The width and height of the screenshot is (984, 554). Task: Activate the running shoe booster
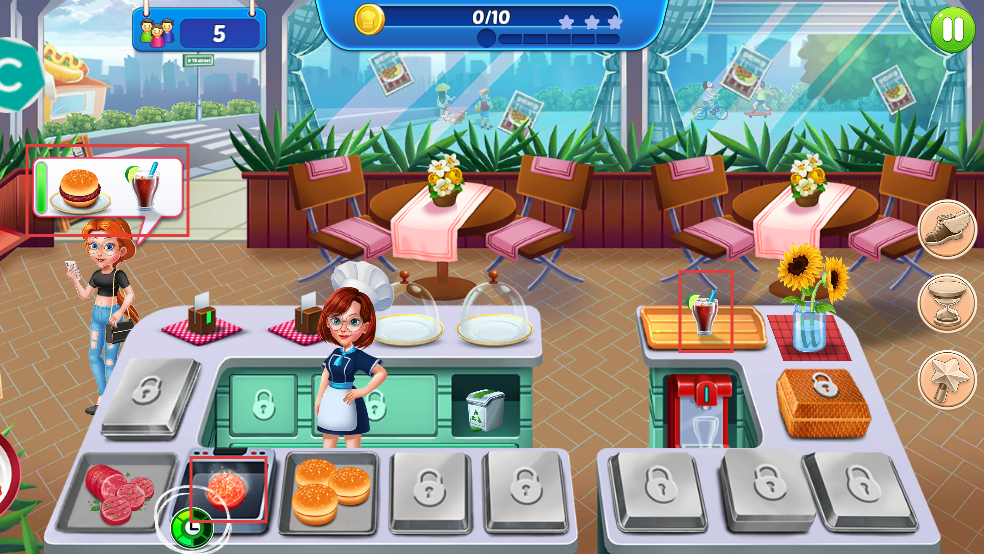pos(946,228)
